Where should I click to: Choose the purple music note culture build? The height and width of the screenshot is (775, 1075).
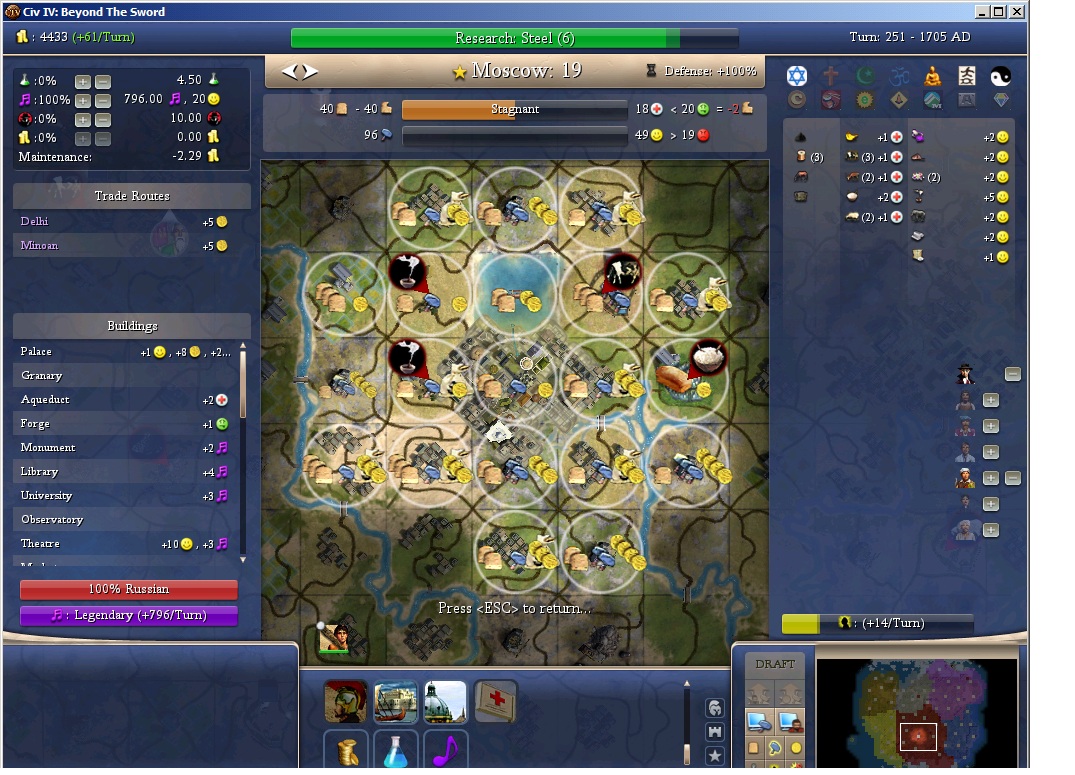[x=446, y=750]
